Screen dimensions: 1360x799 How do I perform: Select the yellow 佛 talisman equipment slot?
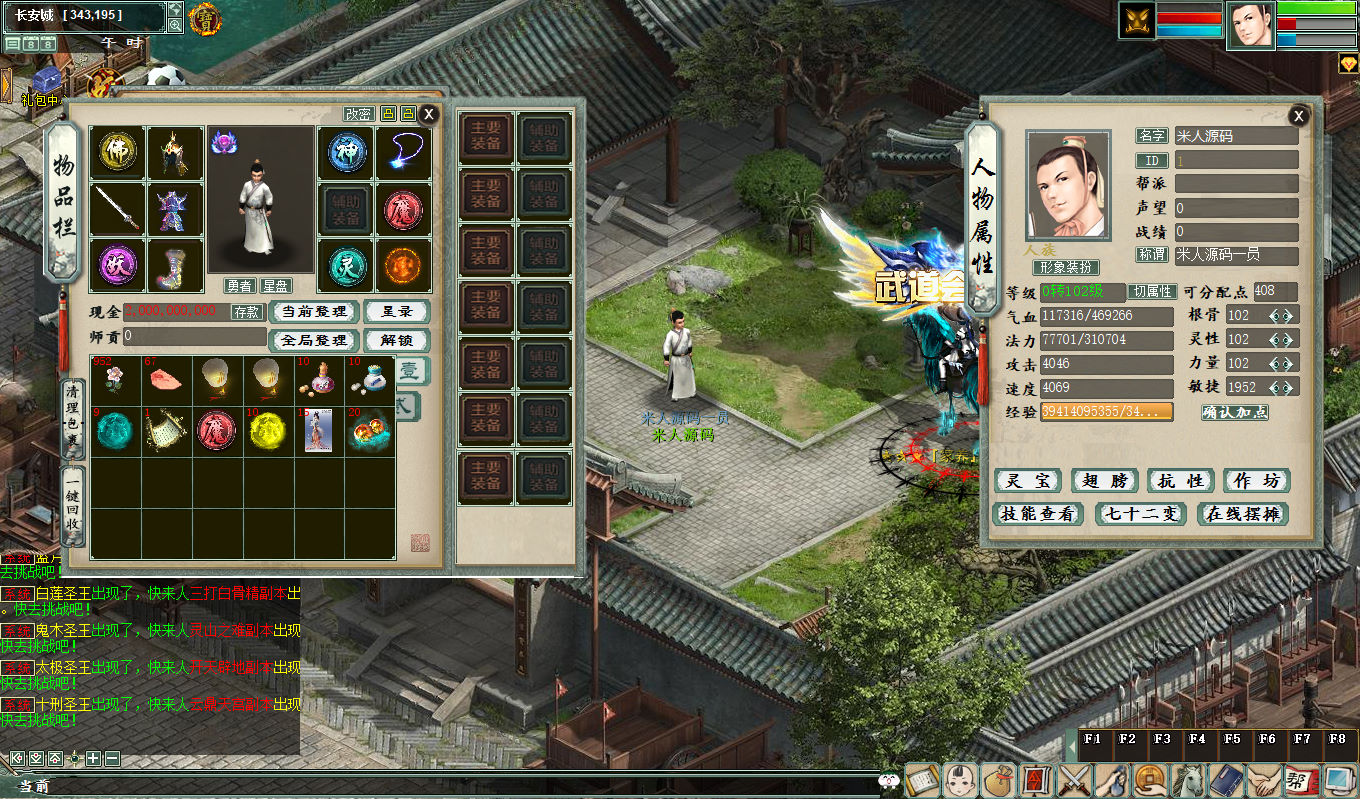(117, 153)
